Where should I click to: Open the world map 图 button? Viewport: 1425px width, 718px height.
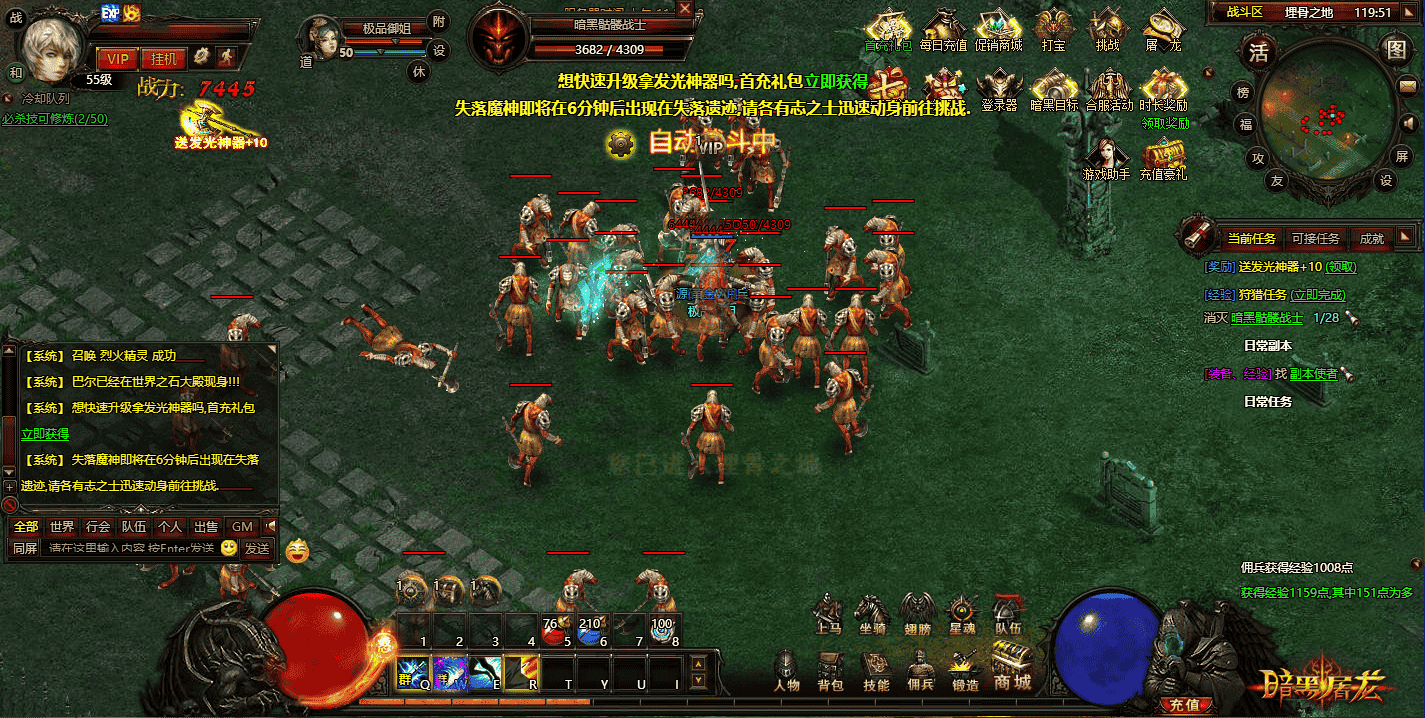click(x=1394, y=48)
